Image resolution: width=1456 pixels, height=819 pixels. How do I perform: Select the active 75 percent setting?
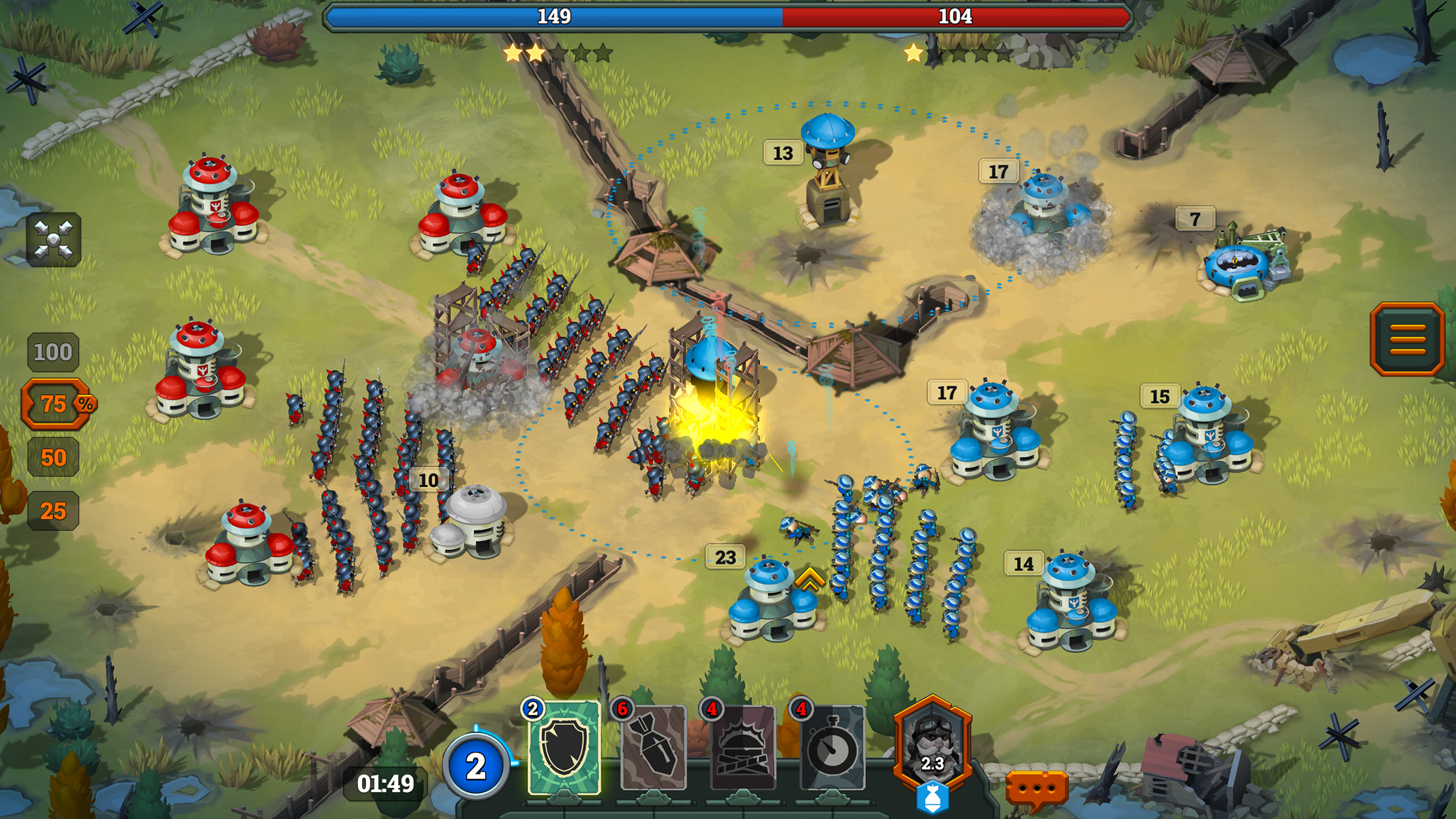[56, 402]
